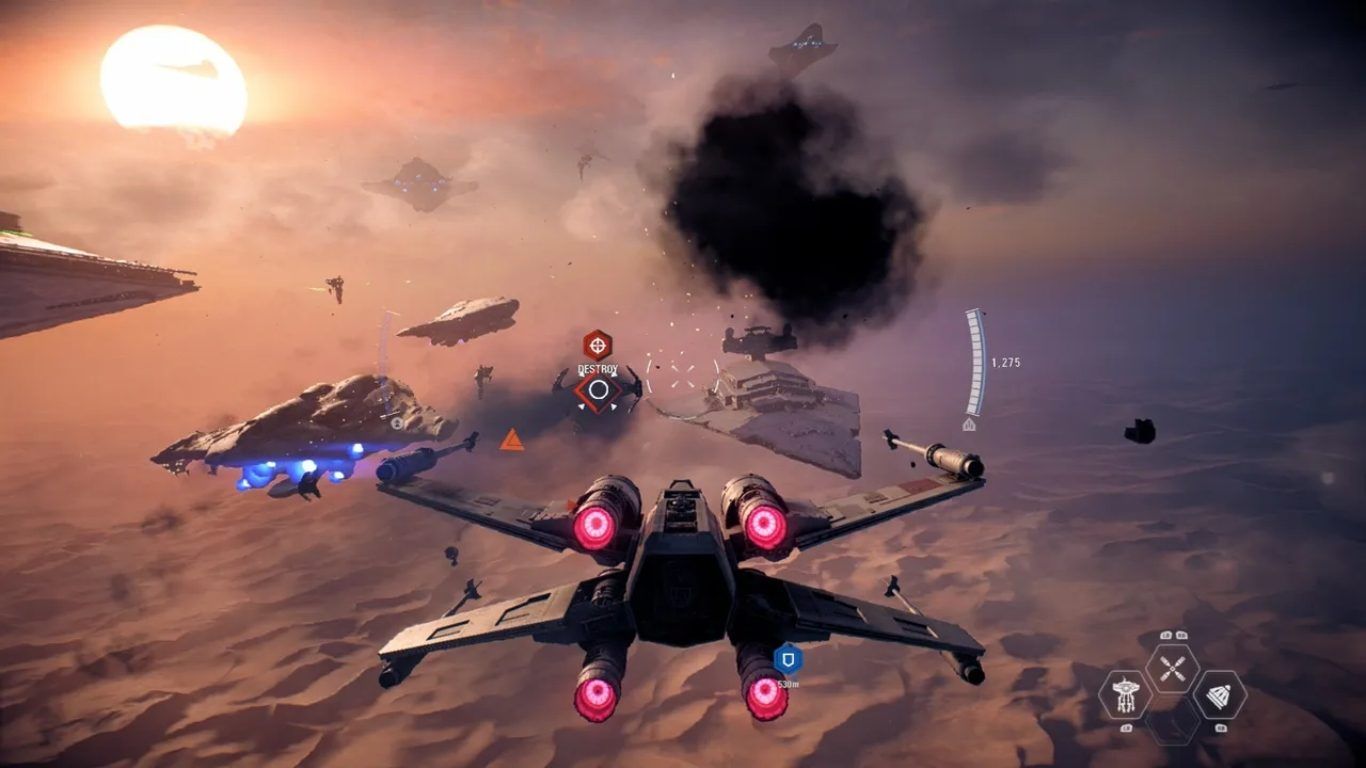1366x768 pixels.
Task: Click the orange triangle enemy indicator
Action: (x=511, y=440)
